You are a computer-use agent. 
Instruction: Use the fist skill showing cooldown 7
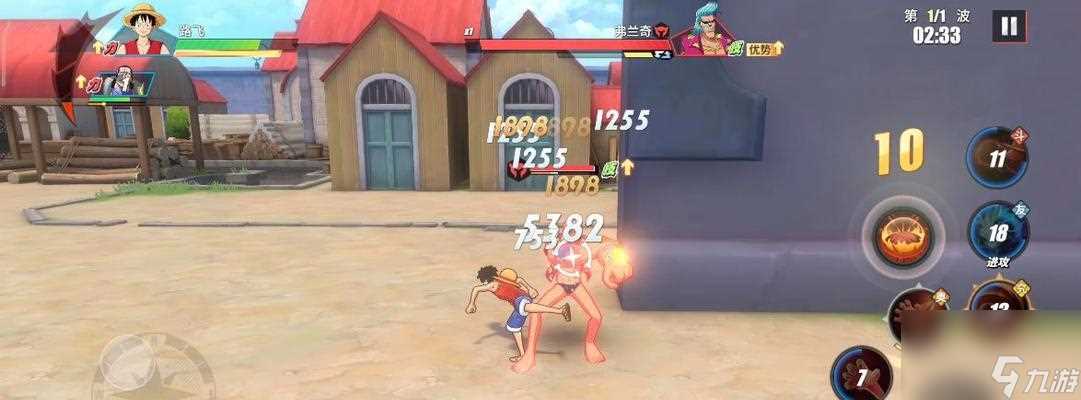click(x=861, y=376)
